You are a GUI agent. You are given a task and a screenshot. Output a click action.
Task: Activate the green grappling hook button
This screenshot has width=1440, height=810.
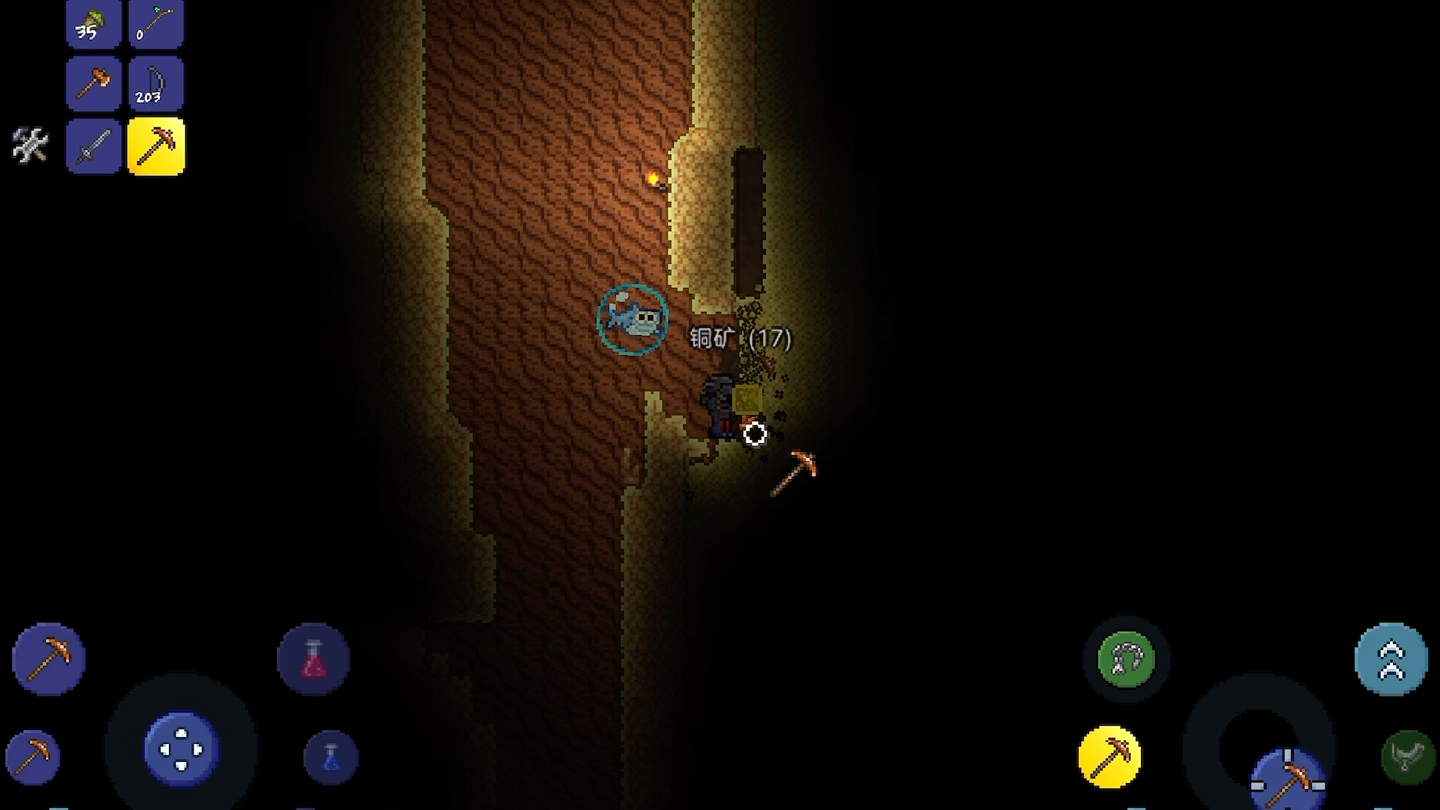coord(1126,659)
